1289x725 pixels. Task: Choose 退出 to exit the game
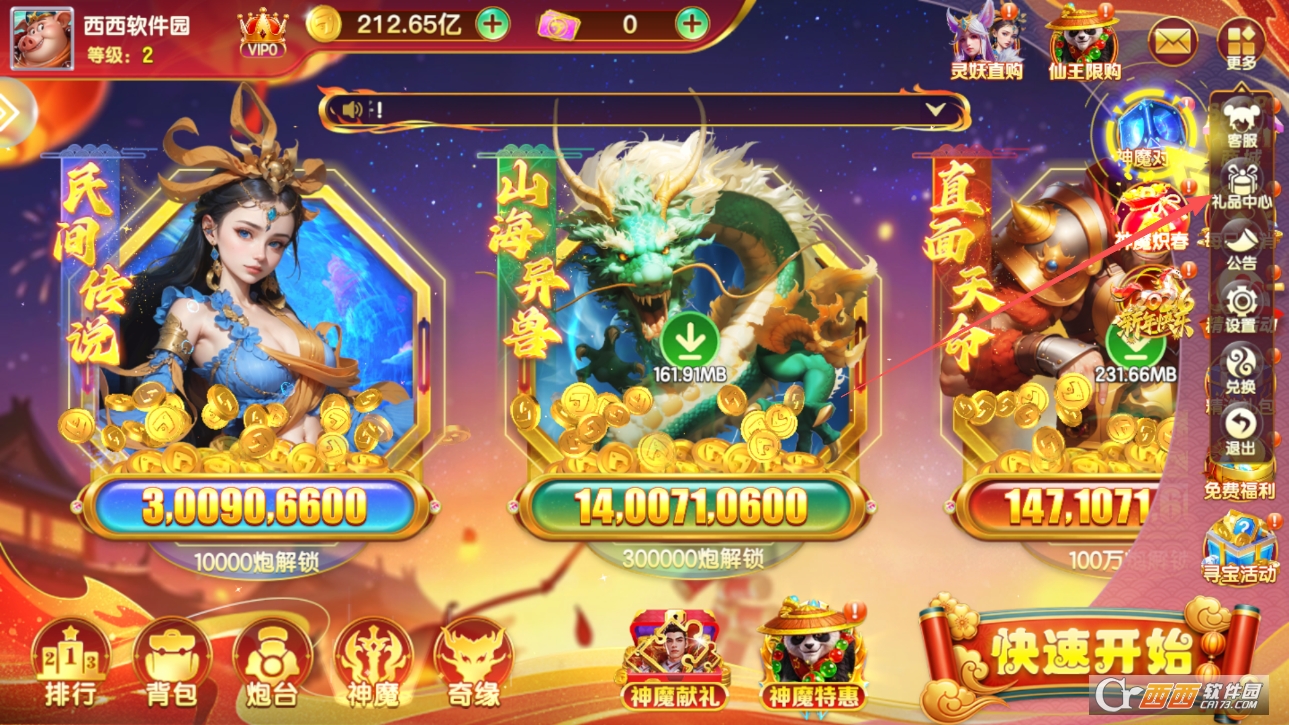pos(1241,430)
